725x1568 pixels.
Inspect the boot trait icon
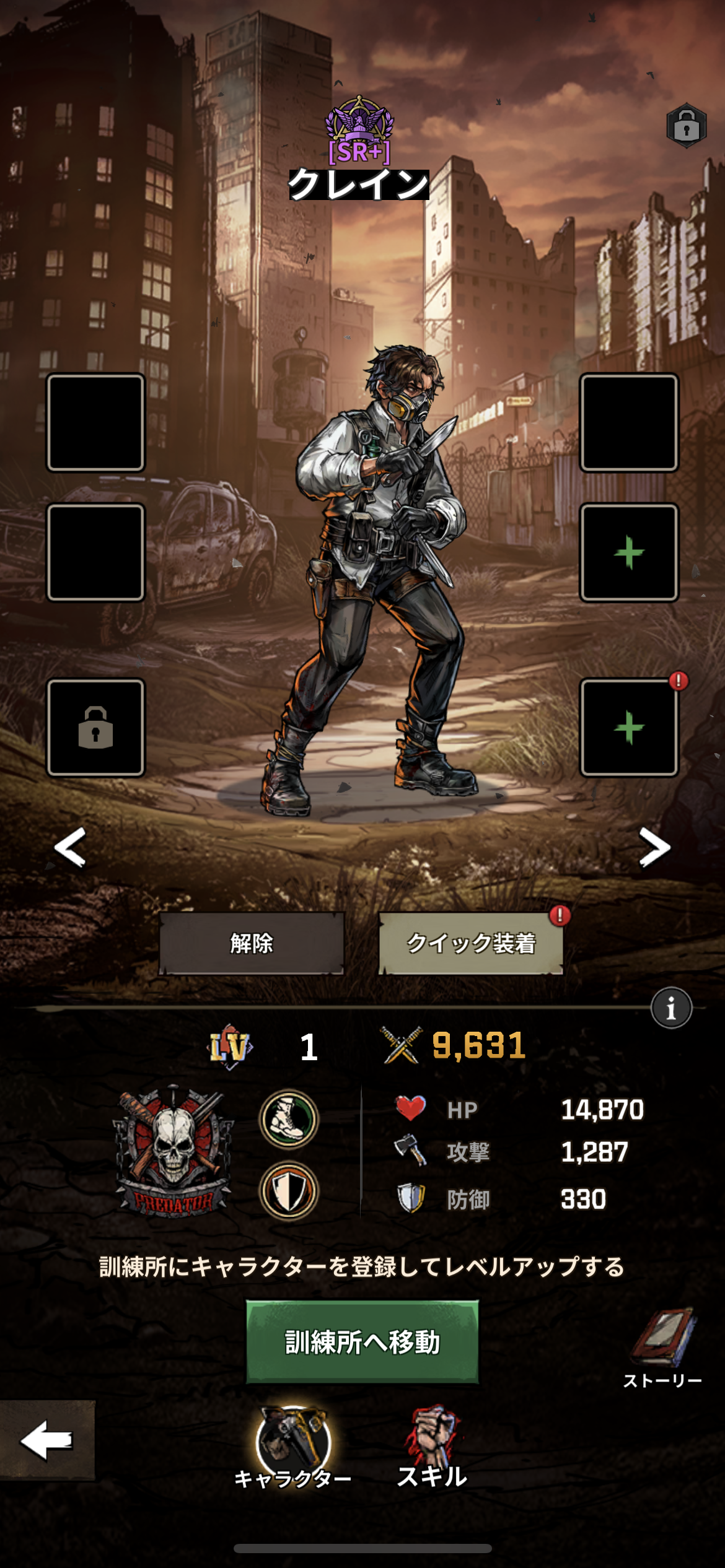click(289, 1118)
